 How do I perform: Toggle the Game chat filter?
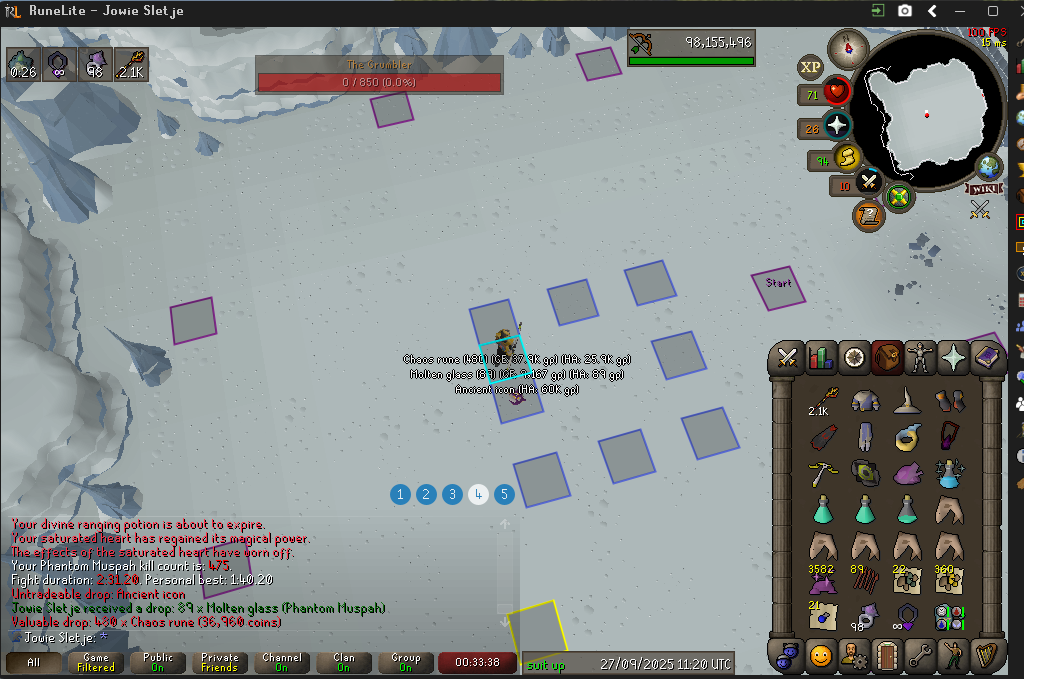click(96, 663)
